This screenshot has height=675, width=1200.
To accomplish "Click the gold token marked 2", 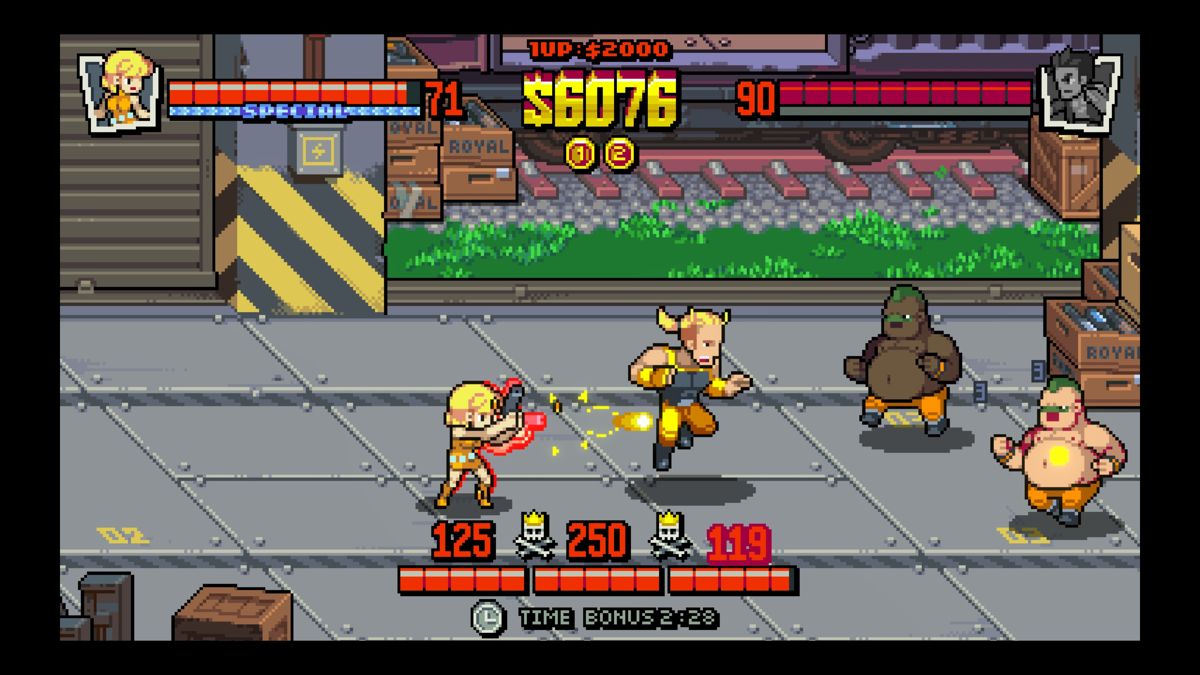I will pyautogui.click(x=621, y=153).
